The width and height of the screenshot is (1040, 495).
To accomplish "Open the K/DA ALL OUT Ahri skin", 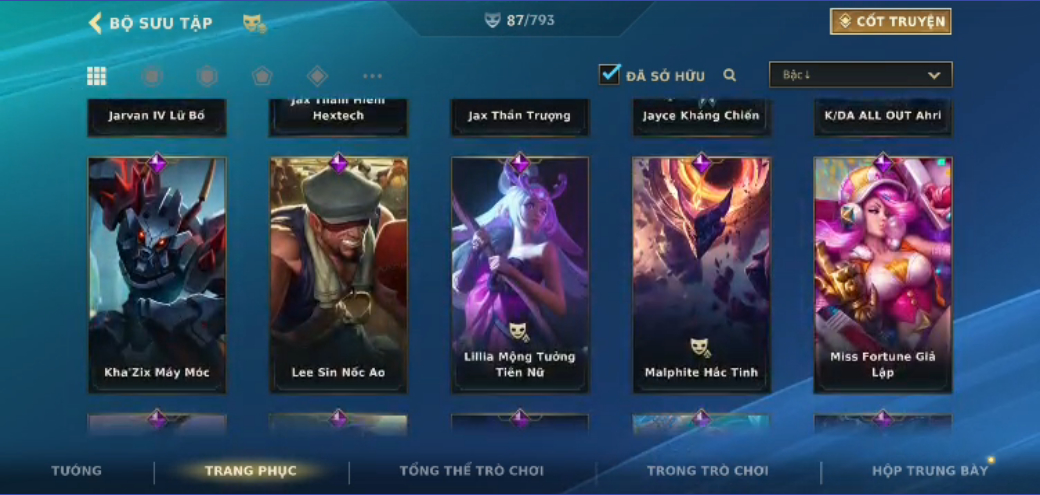I will pyautogui.click(x=883, y=117).
